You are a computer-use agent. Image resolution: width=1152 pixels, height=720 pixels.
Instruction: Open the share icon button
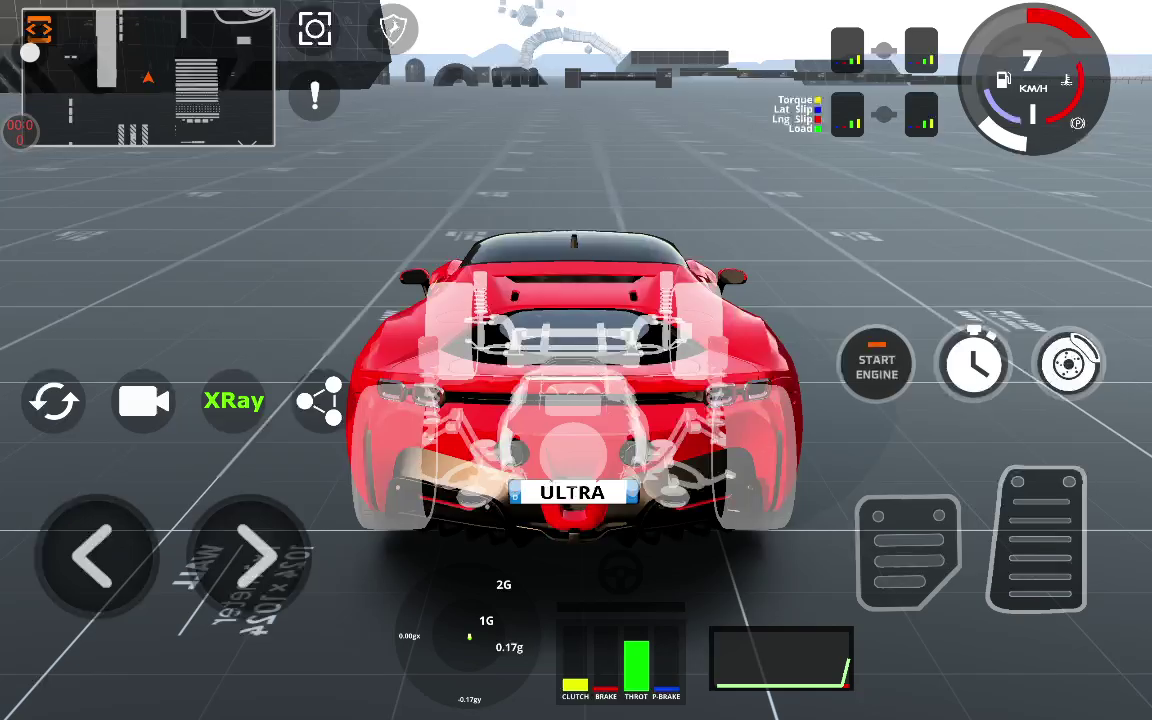(x=320, y=401)
